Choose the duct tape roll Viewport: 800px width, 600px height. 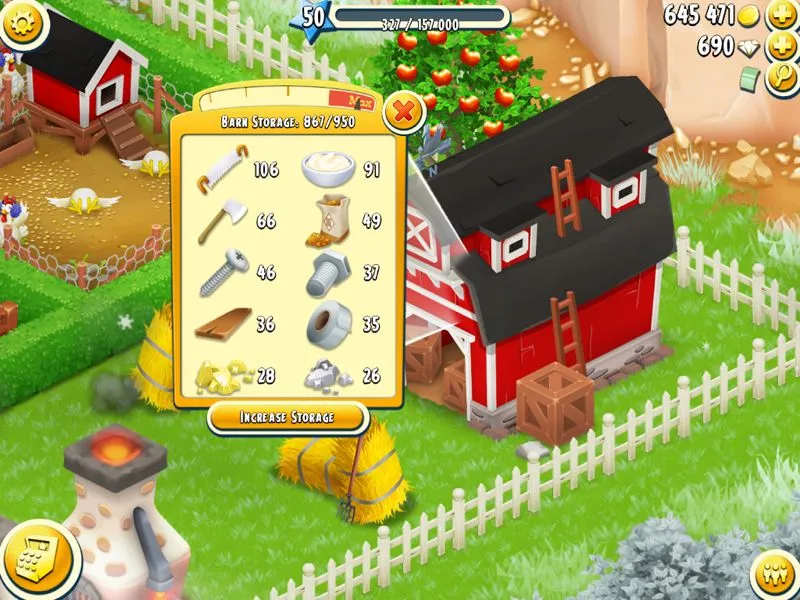pyautogui.click(x=329, y=325)
